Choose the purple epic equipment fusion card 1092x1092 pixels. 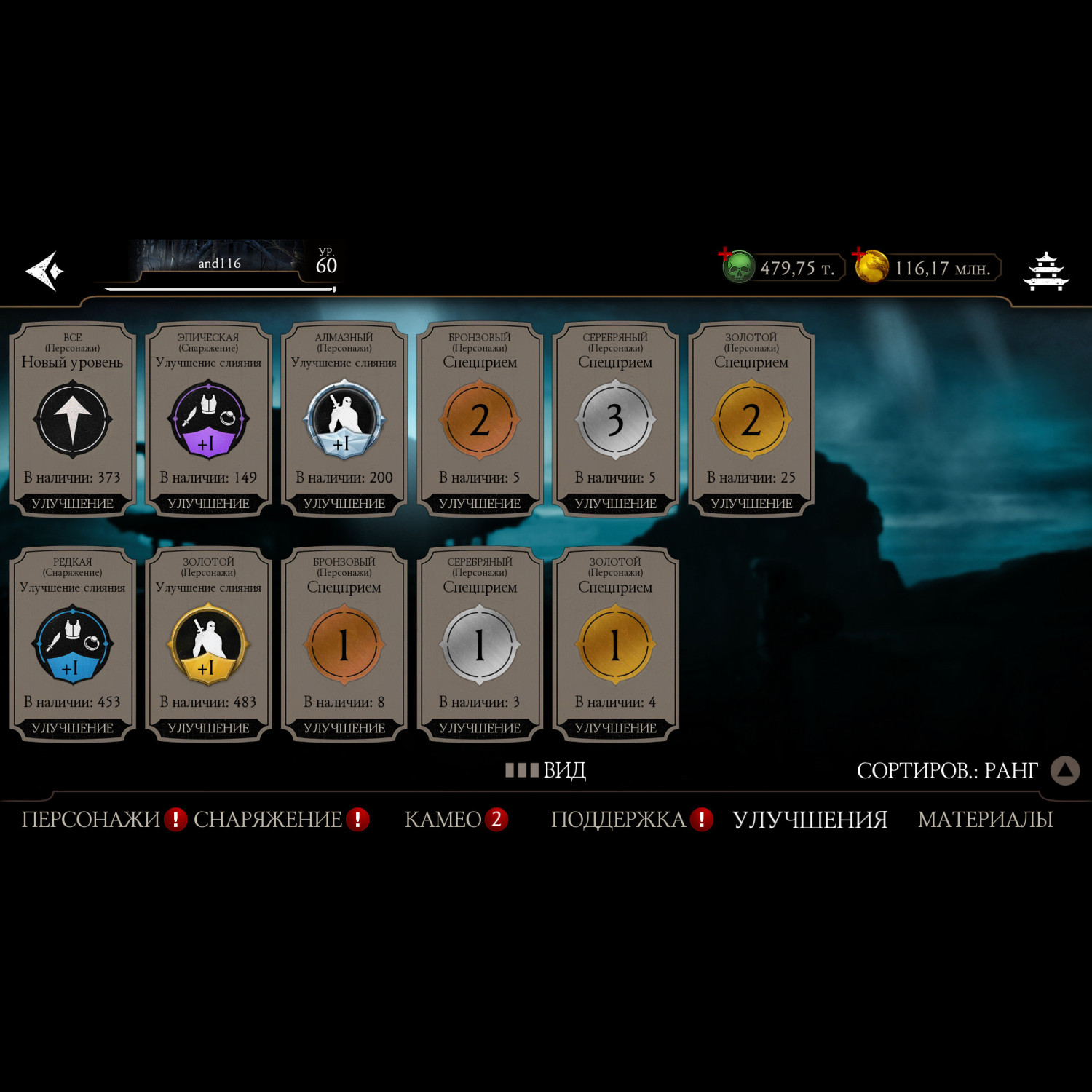[x=208, y=419]
